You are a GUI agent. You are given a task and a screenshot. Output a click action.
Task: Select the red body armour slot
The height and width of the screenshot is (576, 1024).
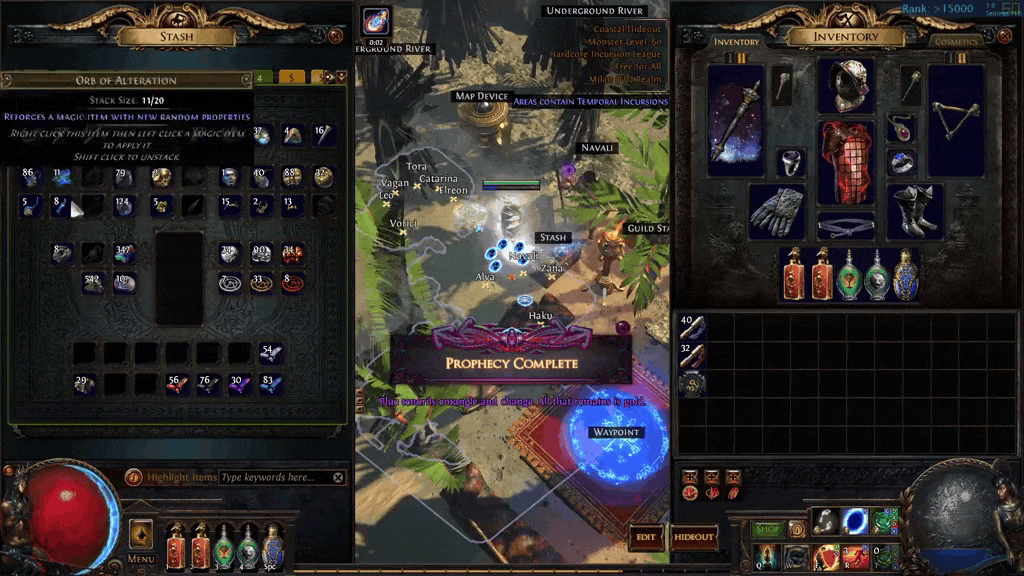(845, 162)
